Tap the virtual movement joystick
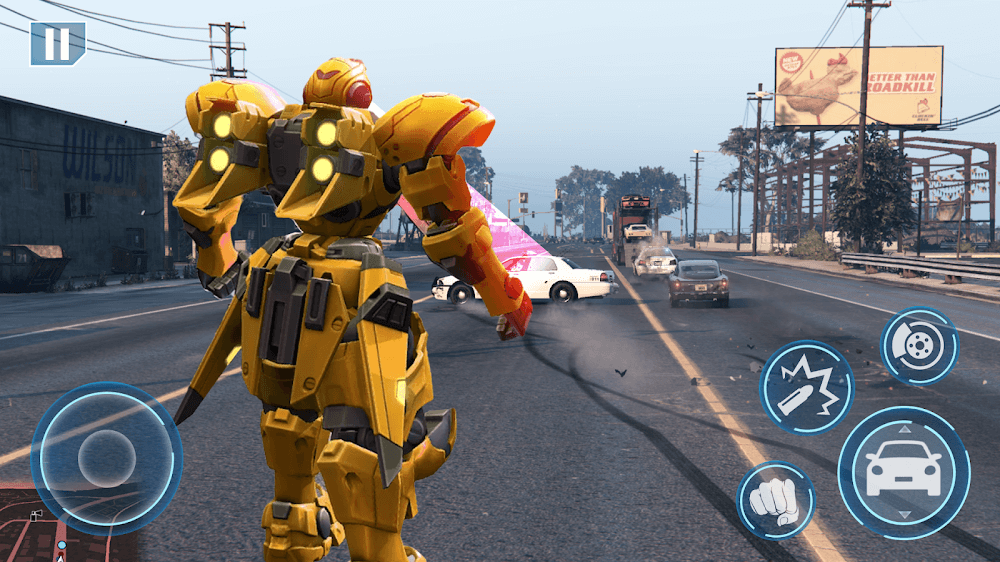Screen dimensions: 1000x562 (106, 459)
